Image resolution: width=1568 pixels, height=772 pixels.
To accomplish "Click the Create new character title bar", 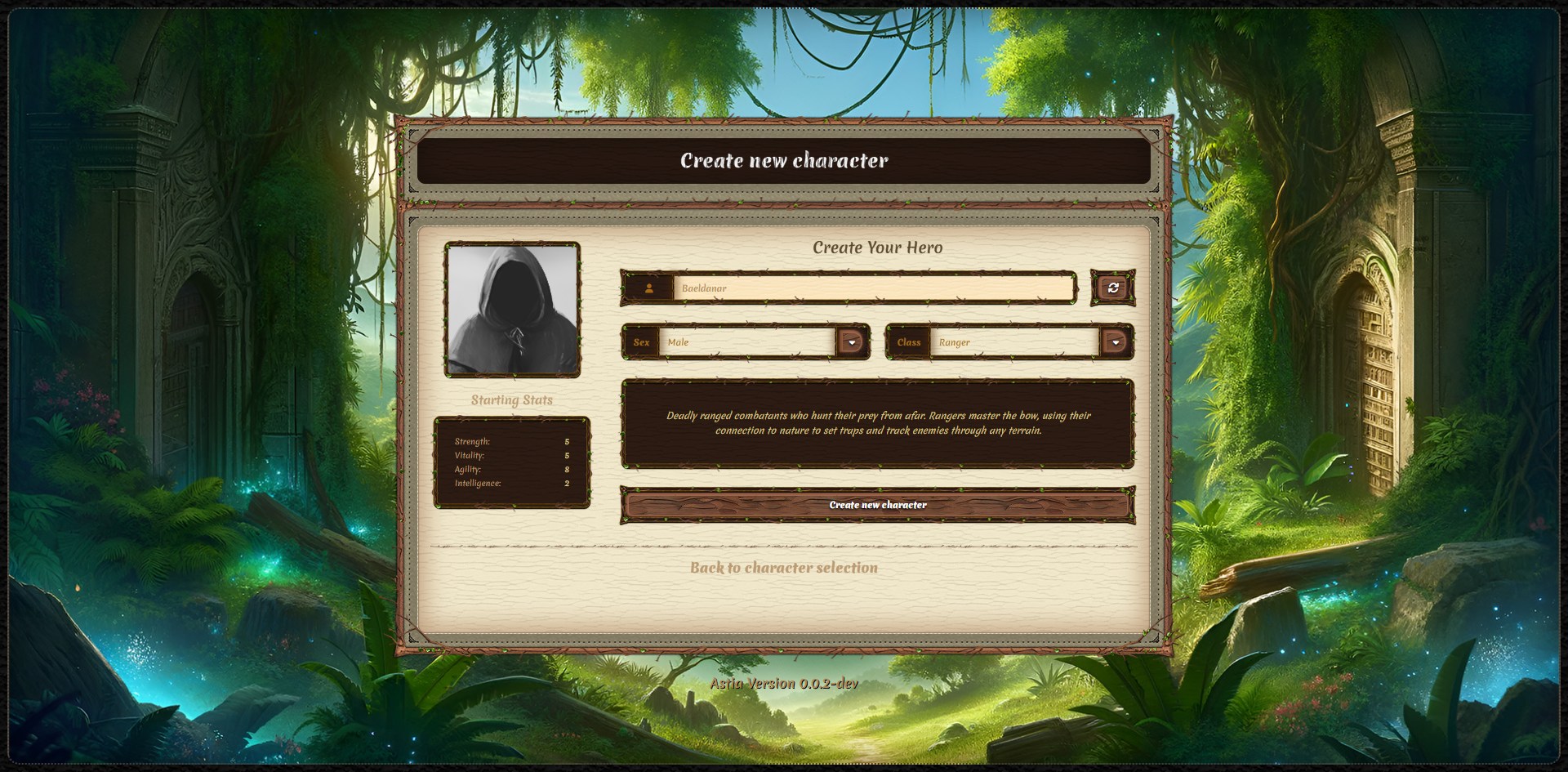I will (784, 161).
